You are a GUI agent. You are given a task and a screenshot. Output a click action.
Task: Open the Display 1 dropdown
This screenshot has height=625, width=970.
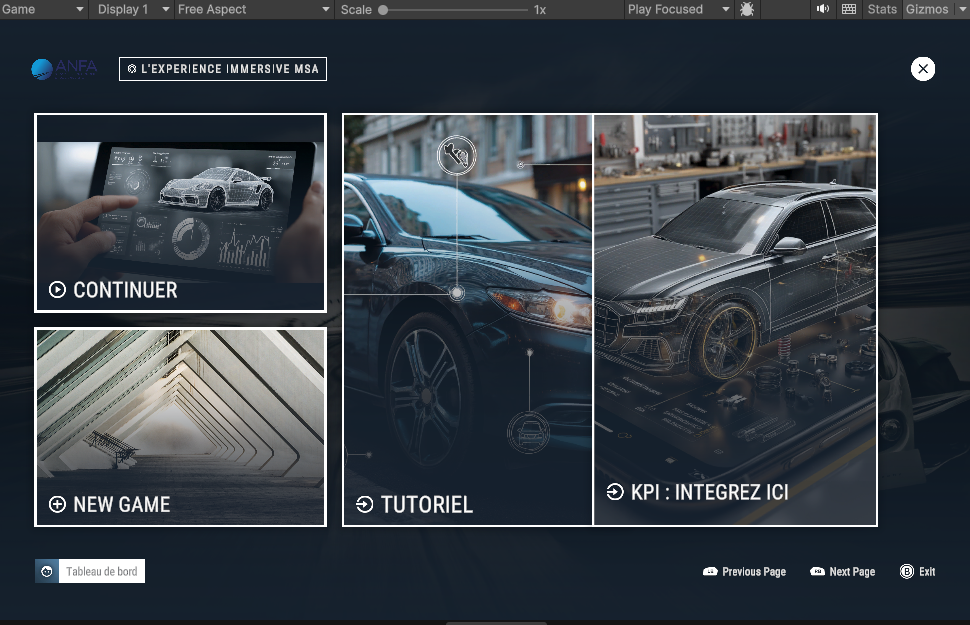coord(131,9)
